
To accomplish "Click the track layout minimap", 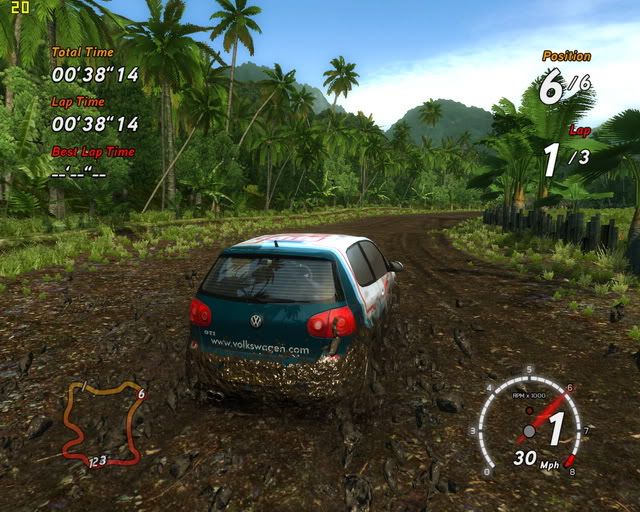I will pyautogui.click(x=103, y=422).
